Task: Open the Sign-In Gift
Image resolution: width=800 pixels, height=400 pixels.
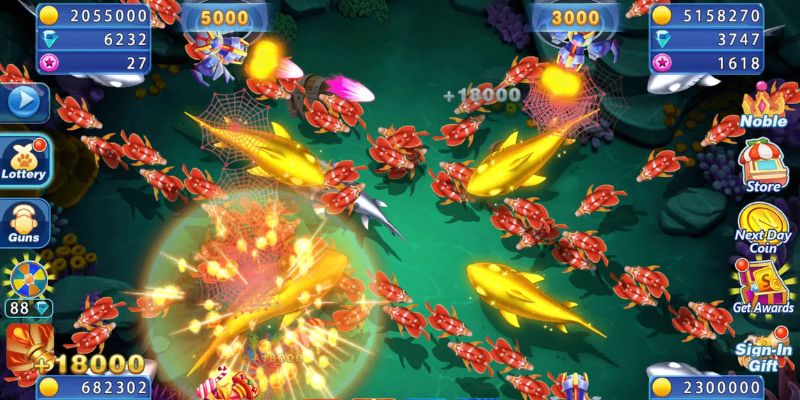Action: pyautogui.click(x=764, y=350)
